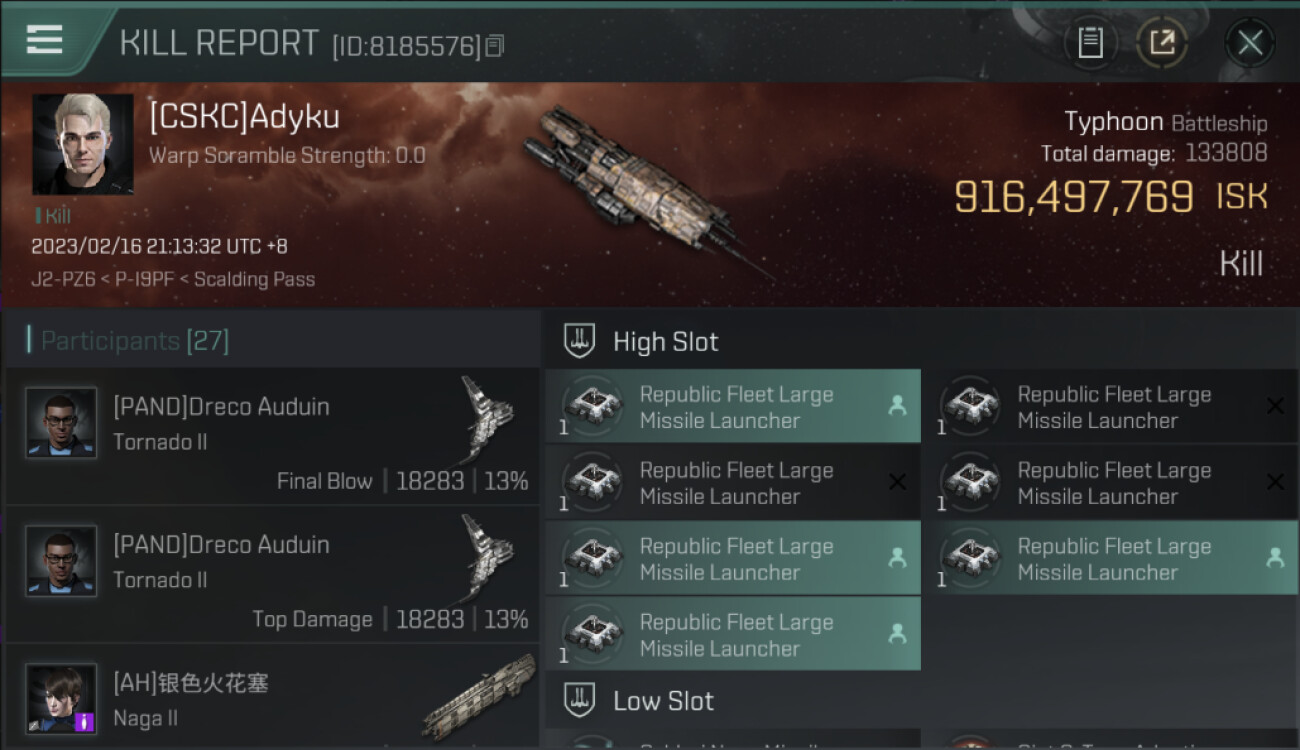Open the hamburger menu in the top-left

pos(45,40)
